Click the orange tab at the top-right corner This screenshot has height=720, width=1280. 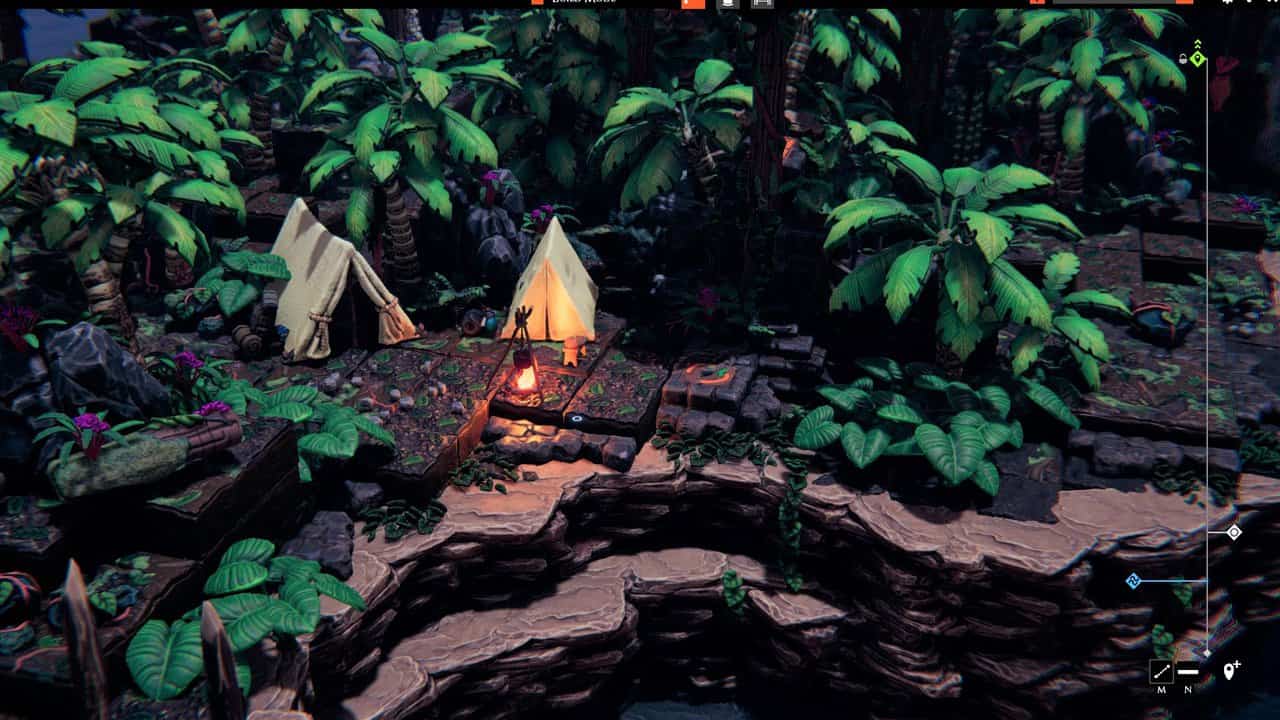pyautogui.click(x=1185, y=4)
